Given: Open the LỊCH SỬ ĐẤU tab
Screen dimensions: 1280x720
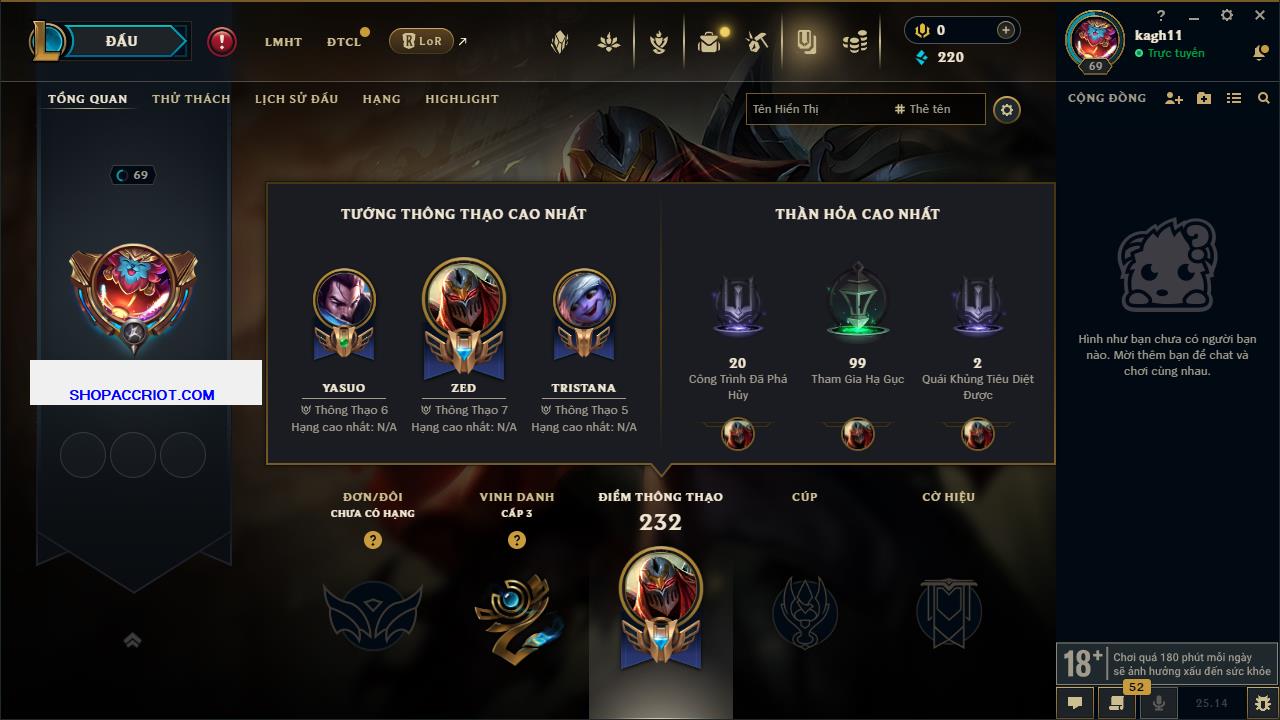Looking at the screenshot, I should (x=296, y=99).
